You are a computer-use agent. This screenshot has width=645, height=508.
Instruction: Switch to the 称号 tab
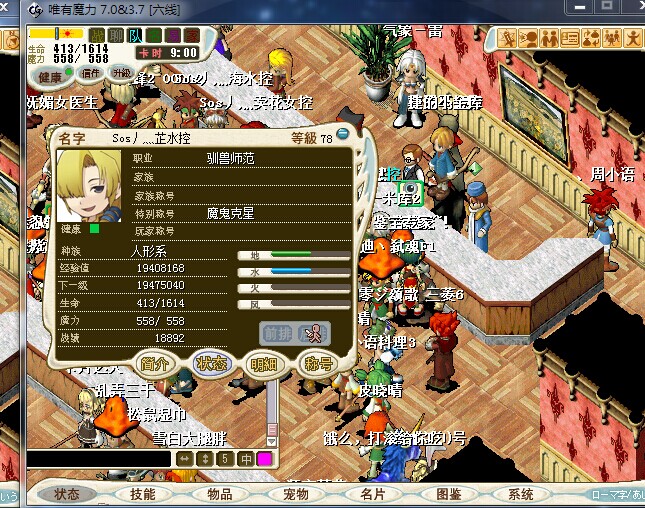coord(316,364)
